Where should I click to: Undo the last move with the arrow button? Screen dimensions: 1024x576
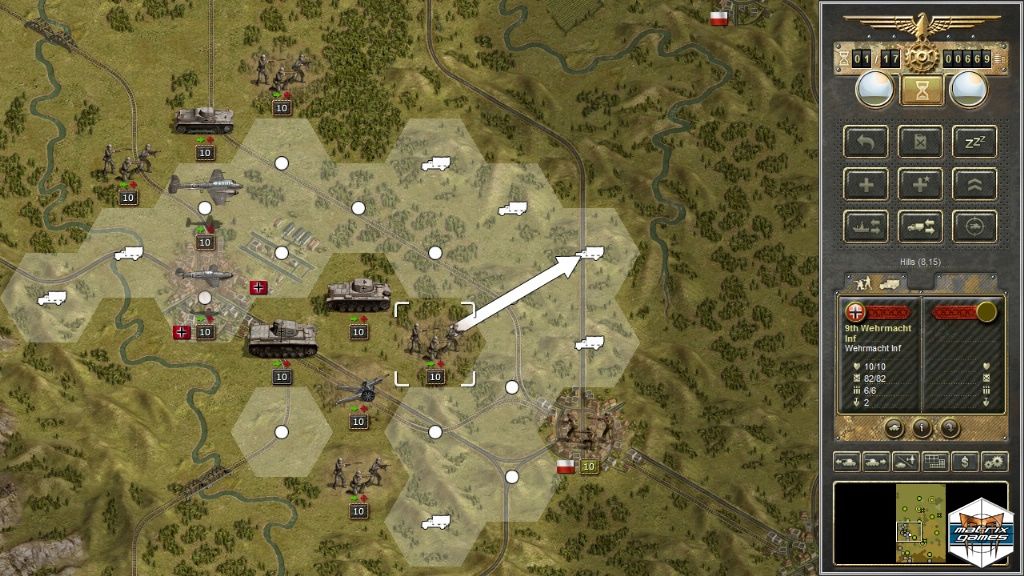pos(865,141)
